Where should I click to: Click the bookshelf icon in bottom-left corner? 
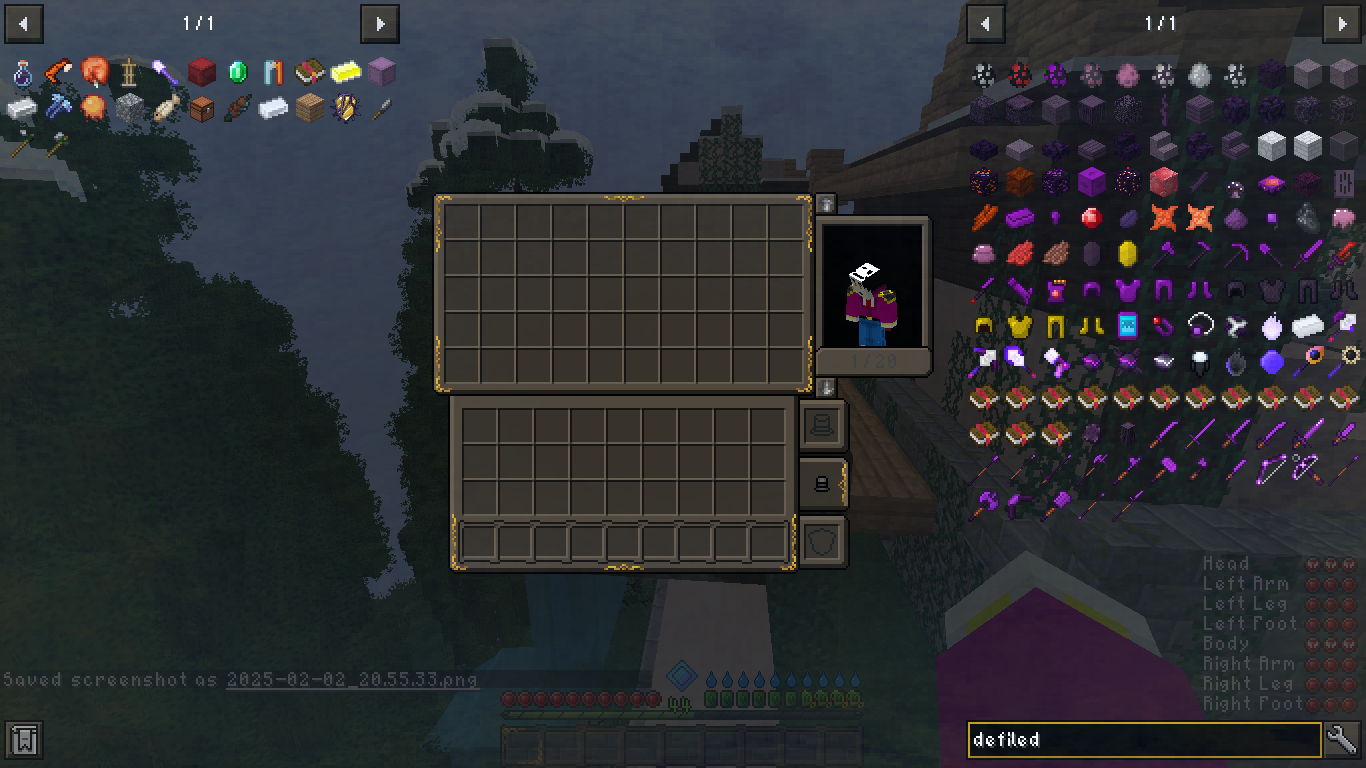pyautogui.click(x=22, y=739)
